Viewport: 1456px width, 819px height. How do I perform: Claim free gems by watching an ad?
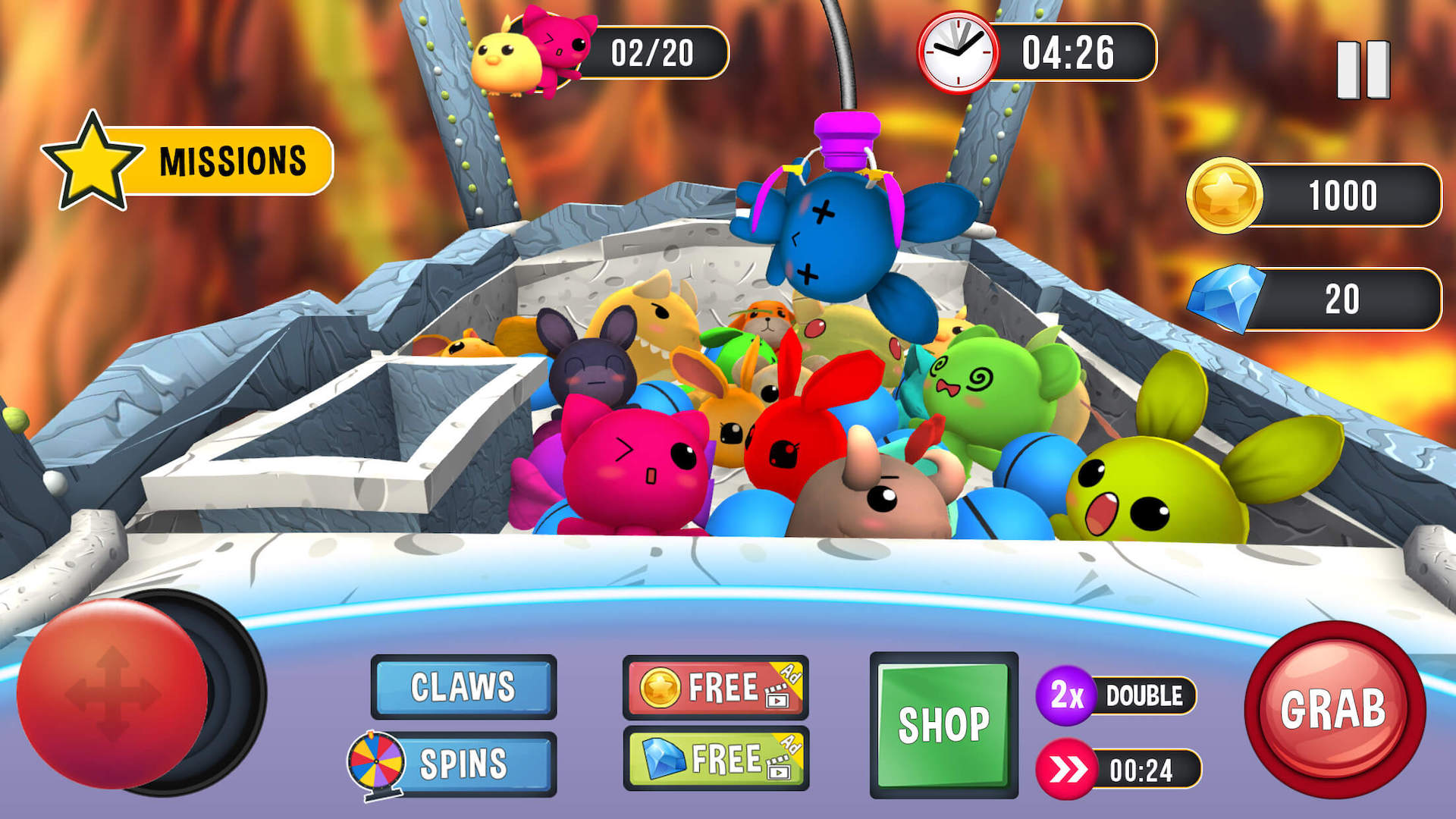[x=715, y=759]
